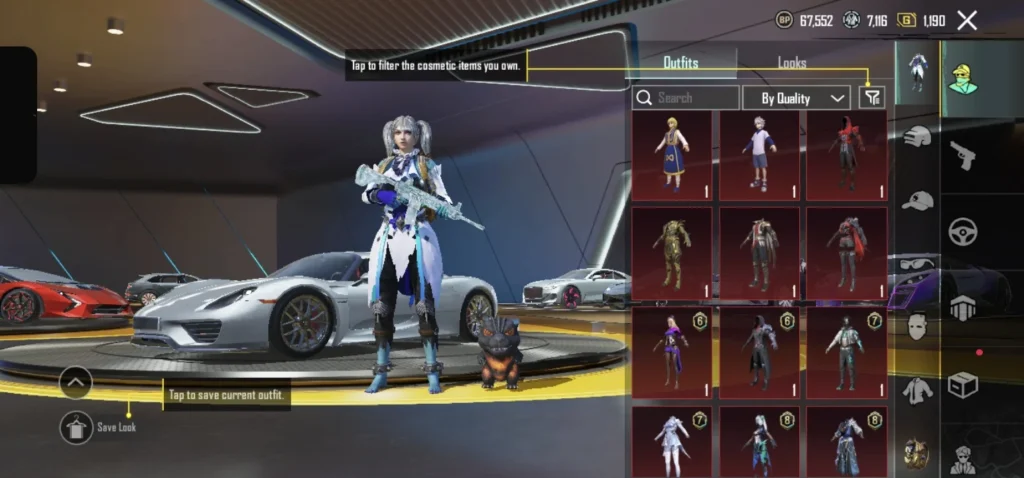Toggle the owned-items filter funnel icon
The height and width of the screenshot is (478, 1024).
pyautogui.click(x=872, y=97)
